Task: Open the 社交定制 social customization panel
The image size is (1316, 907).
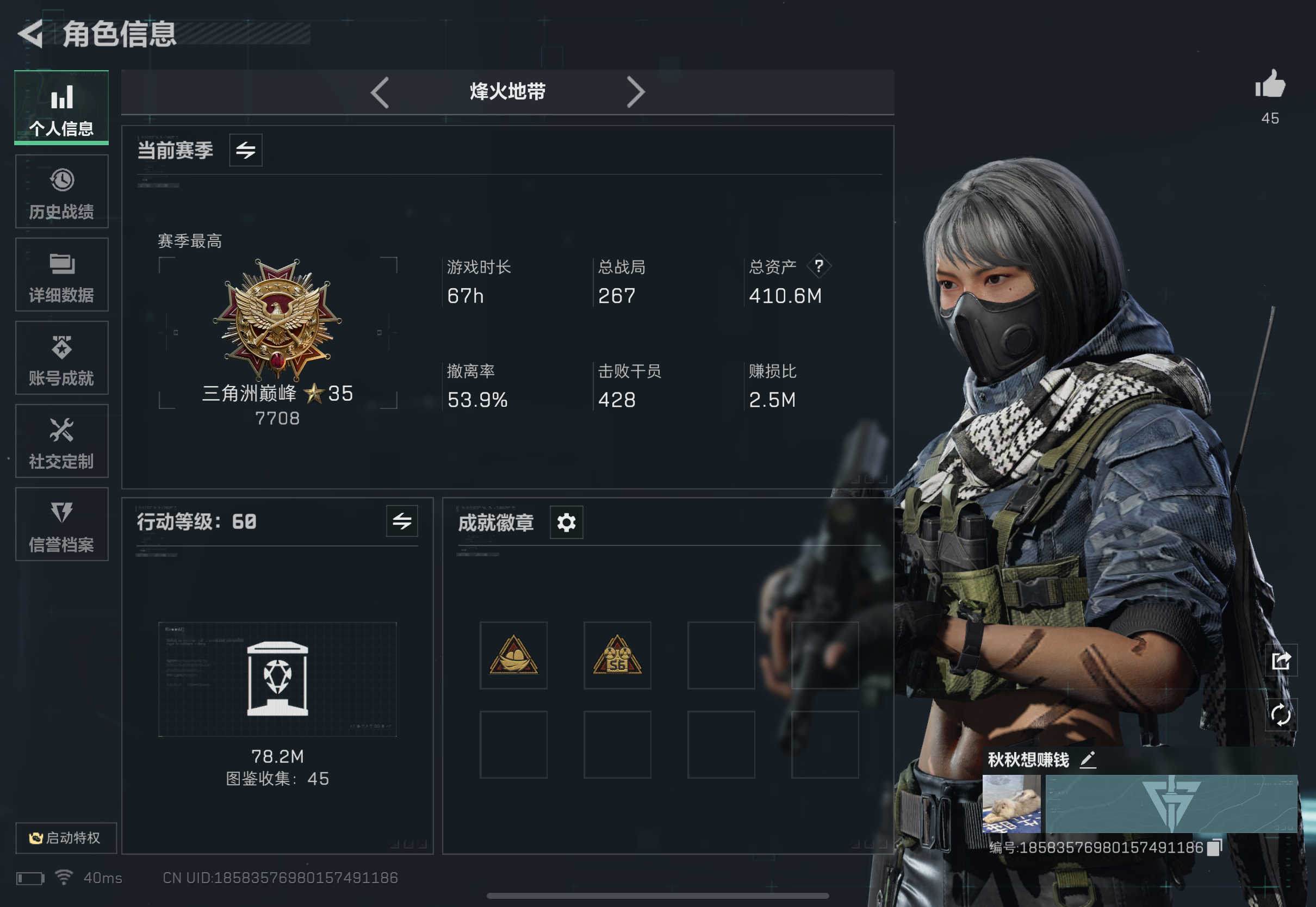Action: 61,442
